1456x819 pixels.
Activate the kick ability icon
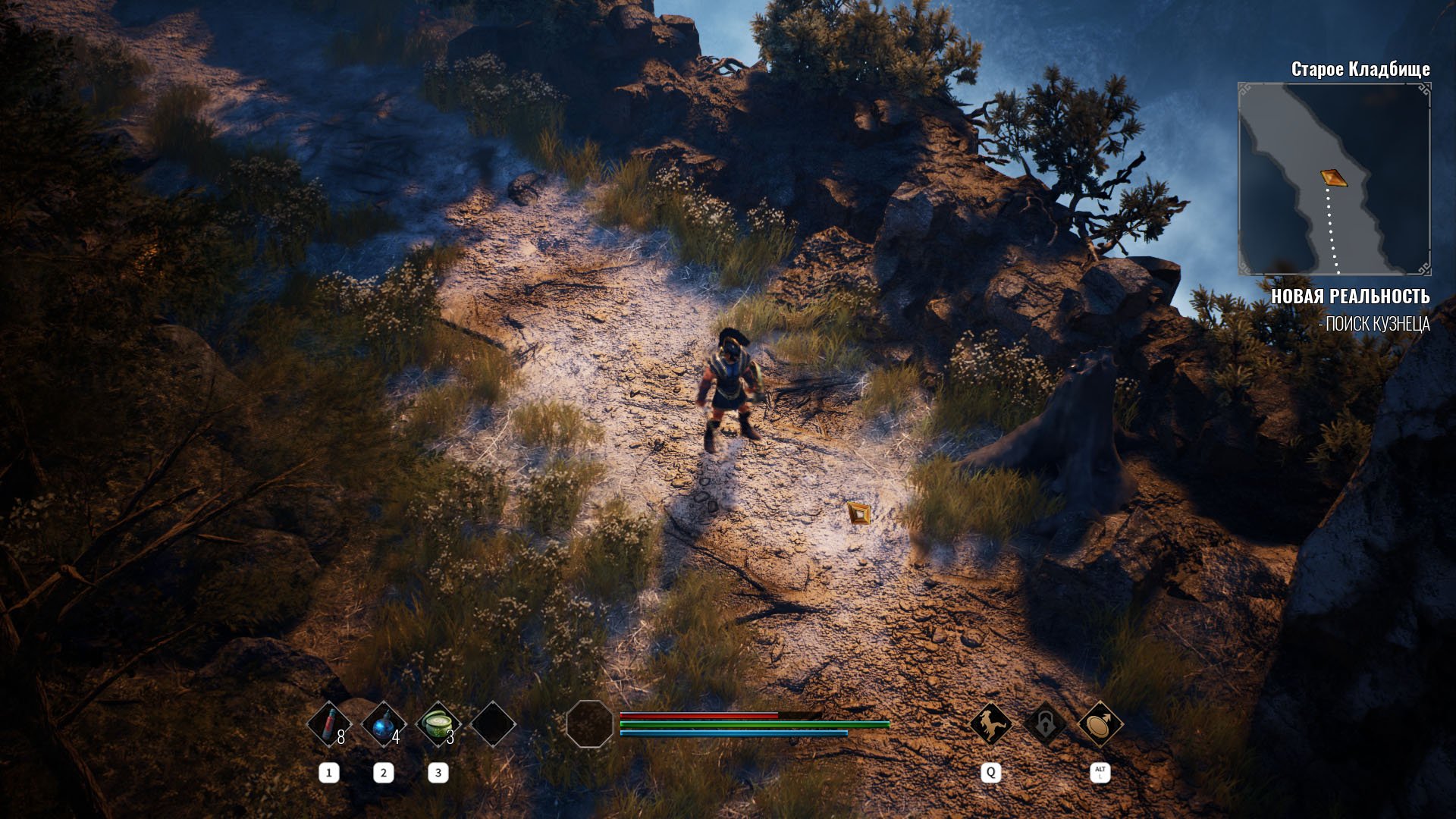[x=990, y=724]
